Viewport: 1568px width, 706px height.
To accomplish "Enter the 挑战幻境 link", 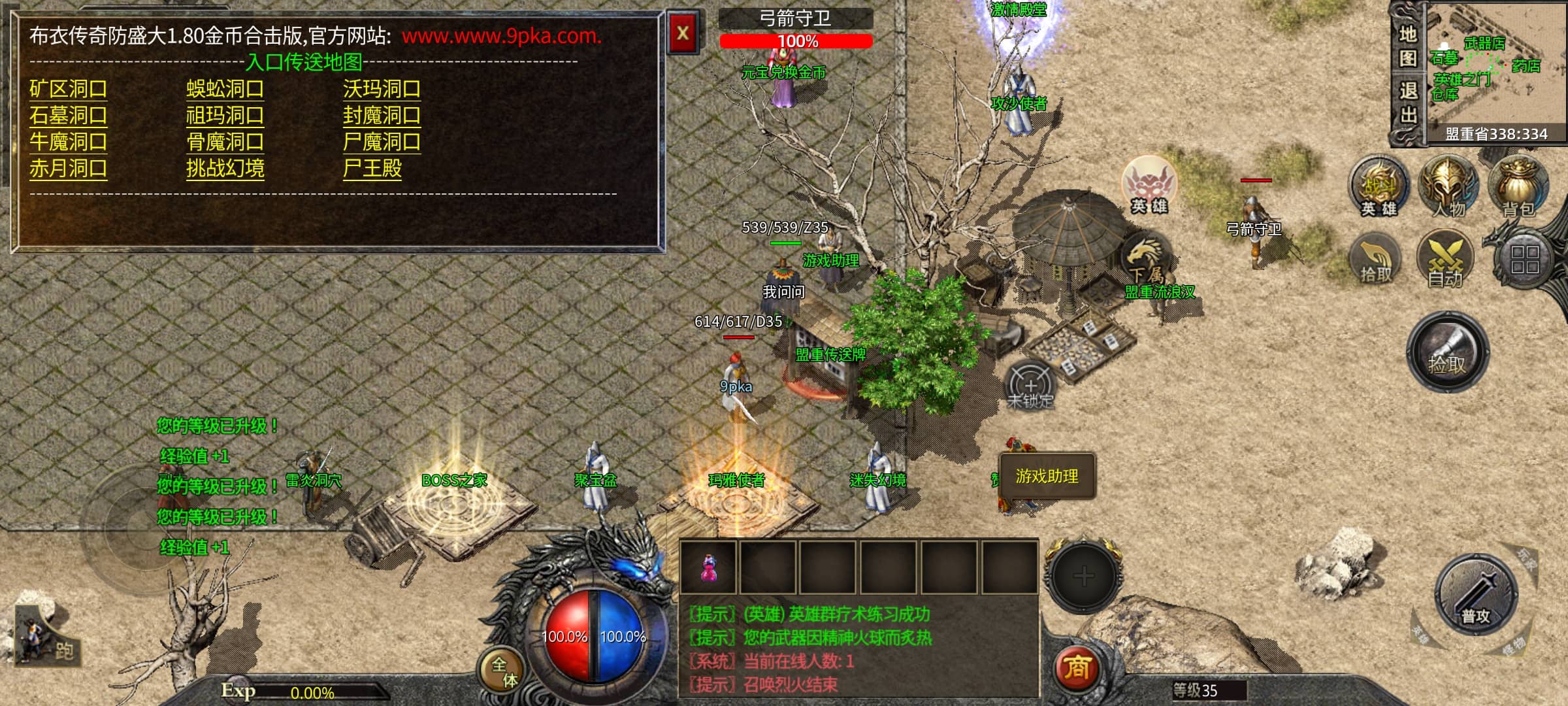I will (x=225, y=169).
